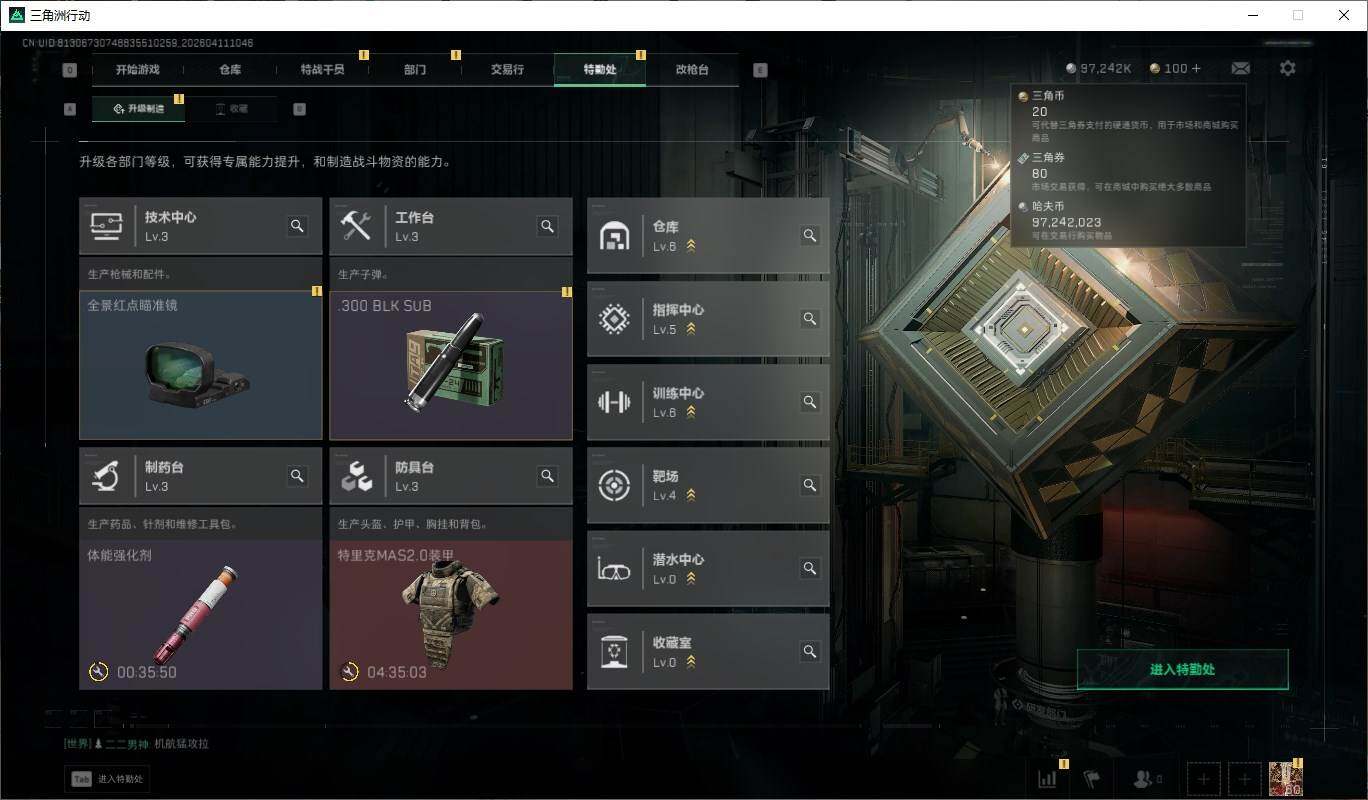Inspect 技术中心 with its magnifier button
1368x800 pixels.
coord(297,226)
